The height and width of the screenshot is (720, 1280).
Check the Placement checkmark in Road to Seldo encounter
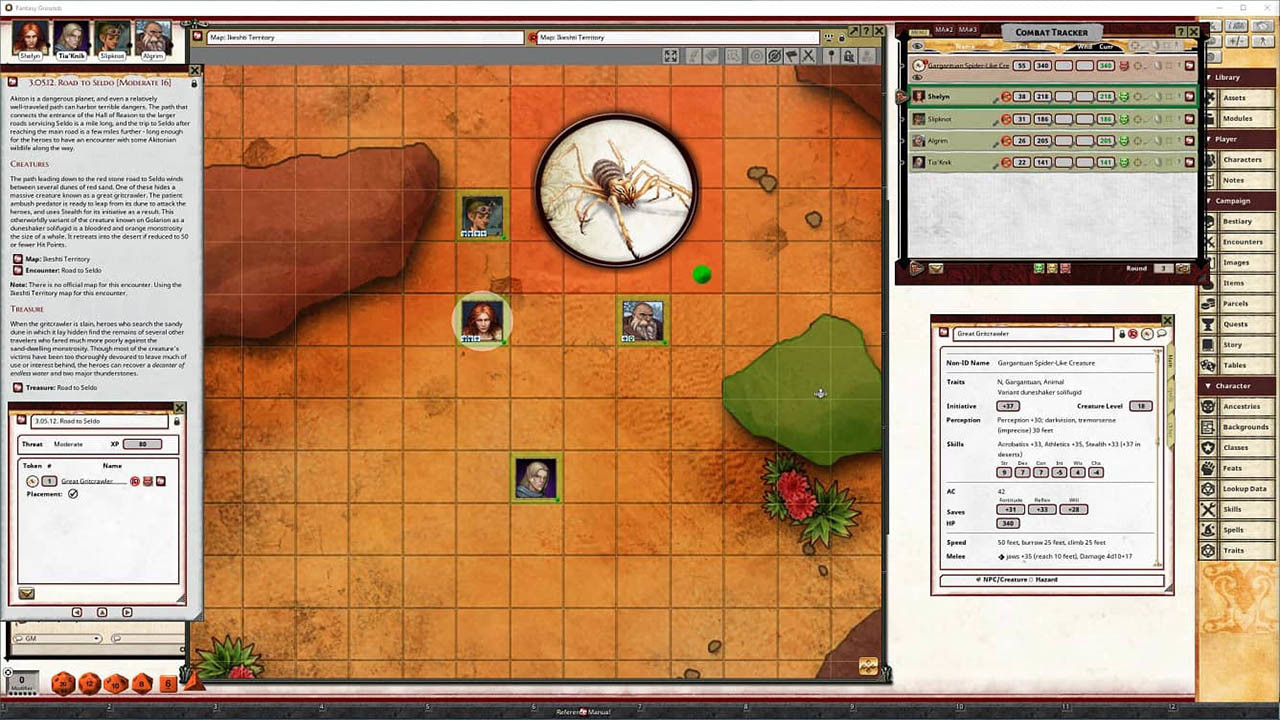click(x=72, y=493)
